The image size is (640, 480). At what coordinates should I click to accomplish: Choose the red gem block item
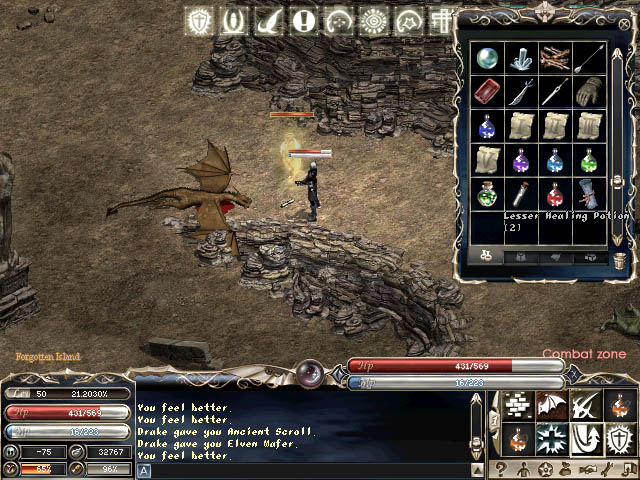[487, 92]
